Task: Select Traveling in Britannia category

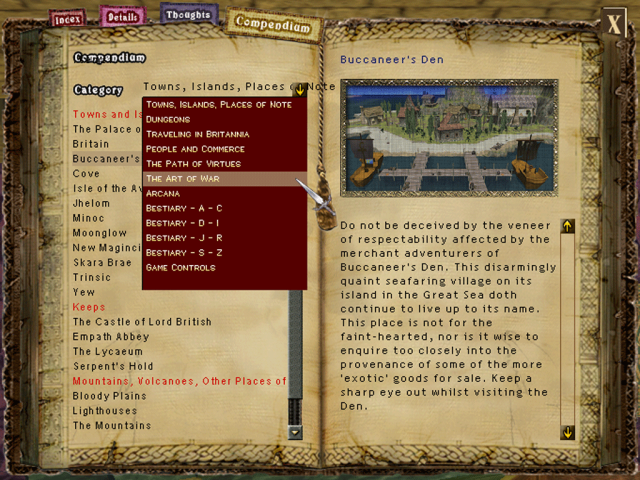Action: point(197,133)
